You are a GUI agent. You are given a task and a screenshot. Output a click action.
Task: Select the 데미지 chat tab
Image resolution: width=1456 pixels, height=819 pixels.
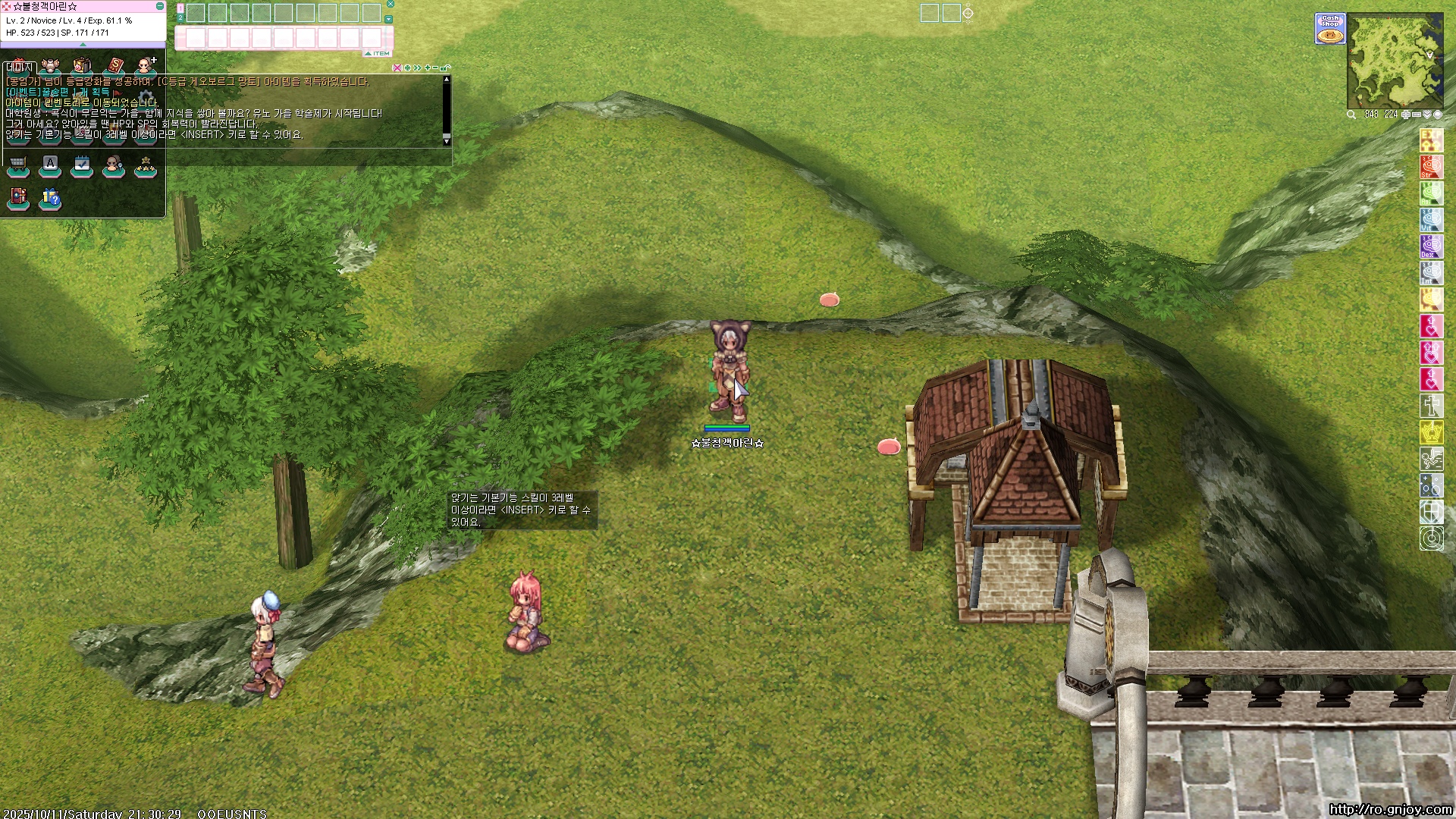point(19,67)
